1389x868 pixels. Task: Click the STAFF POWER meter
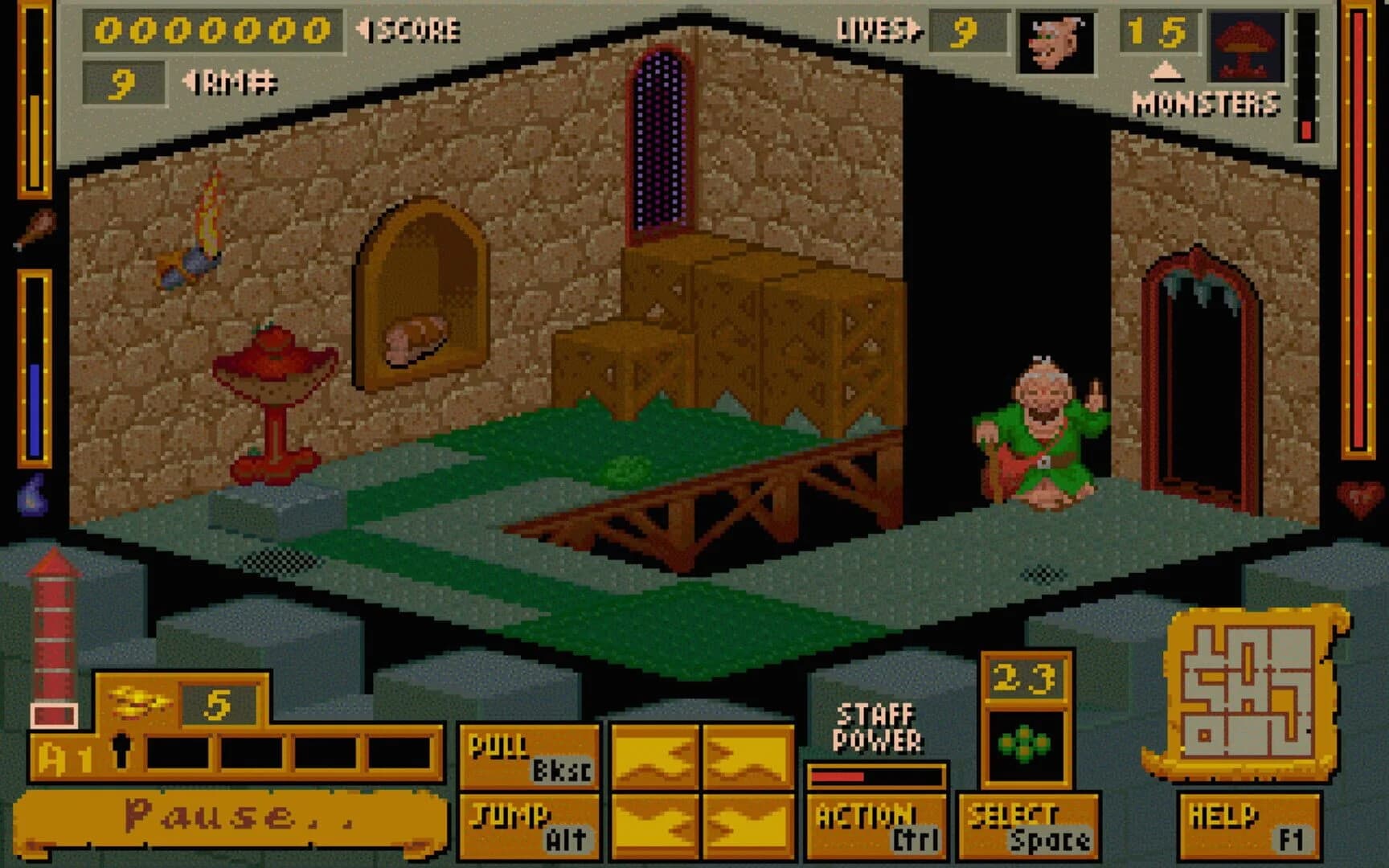tap(876, 776)
